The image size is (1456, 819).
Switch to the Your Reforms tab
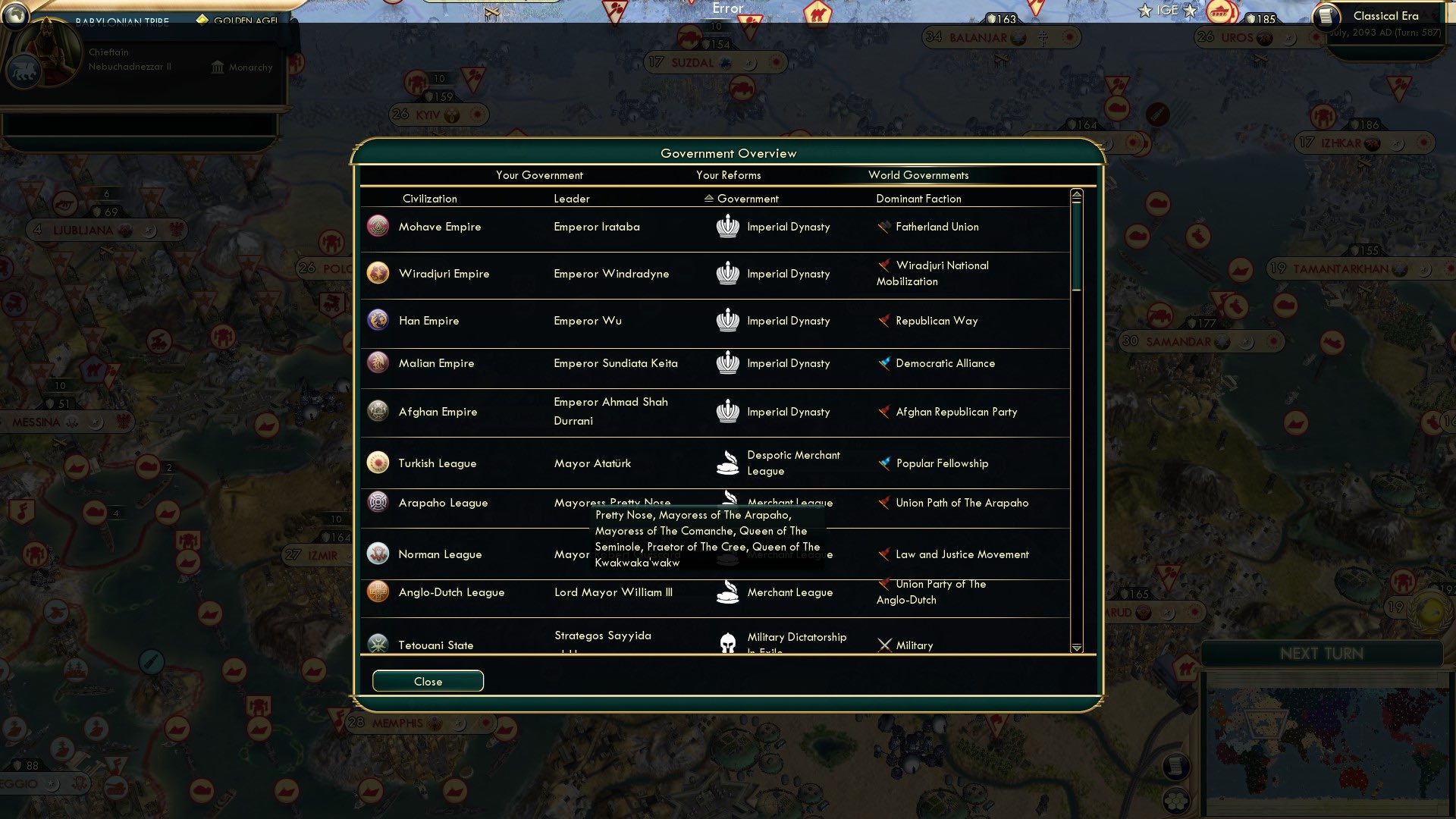click(729, 175)
